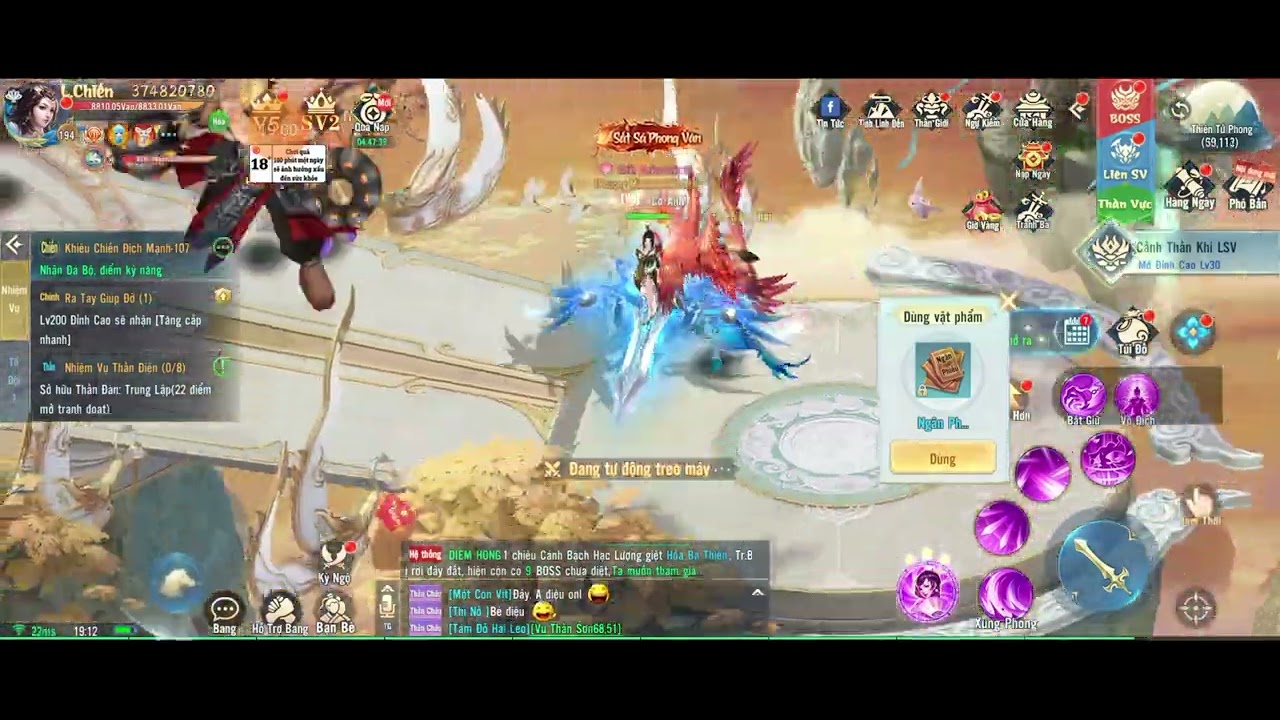
Task: Open the Túi Đồ bag
Action: pos(1133,332)
